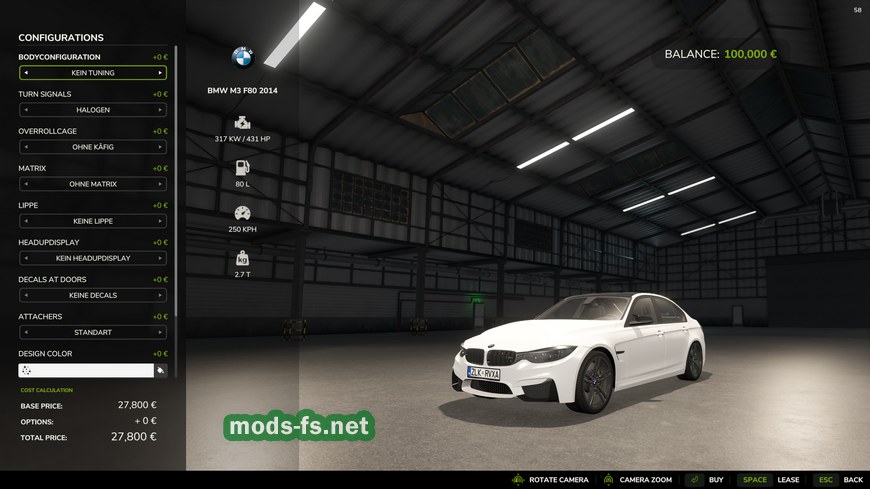Go to previous body configuration option
This screenshot has height=489, width=870.
pyautogui.click(x=26, y=73)
